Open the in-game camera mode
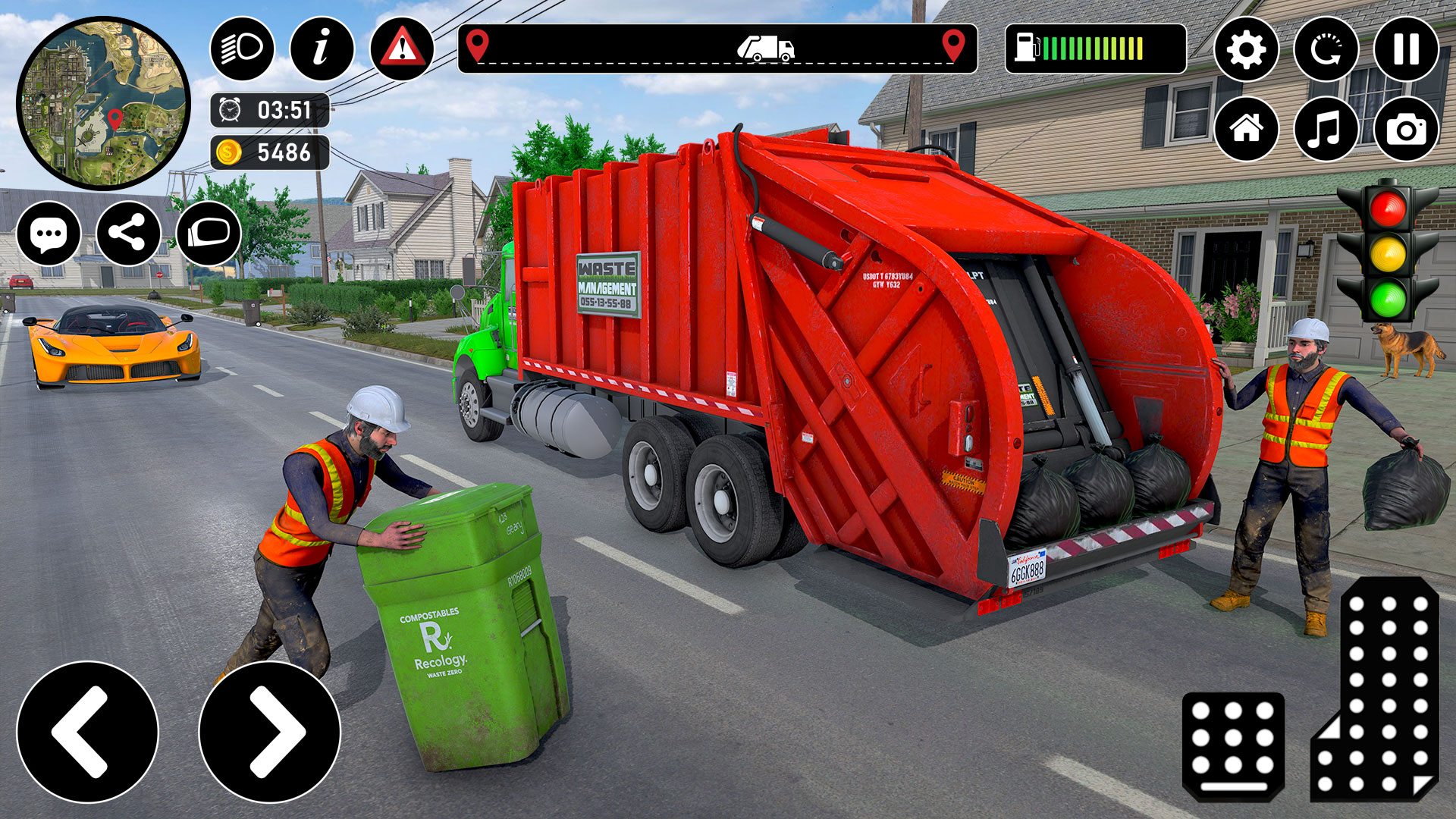The image size is (1456, 819). point(1407,129)
